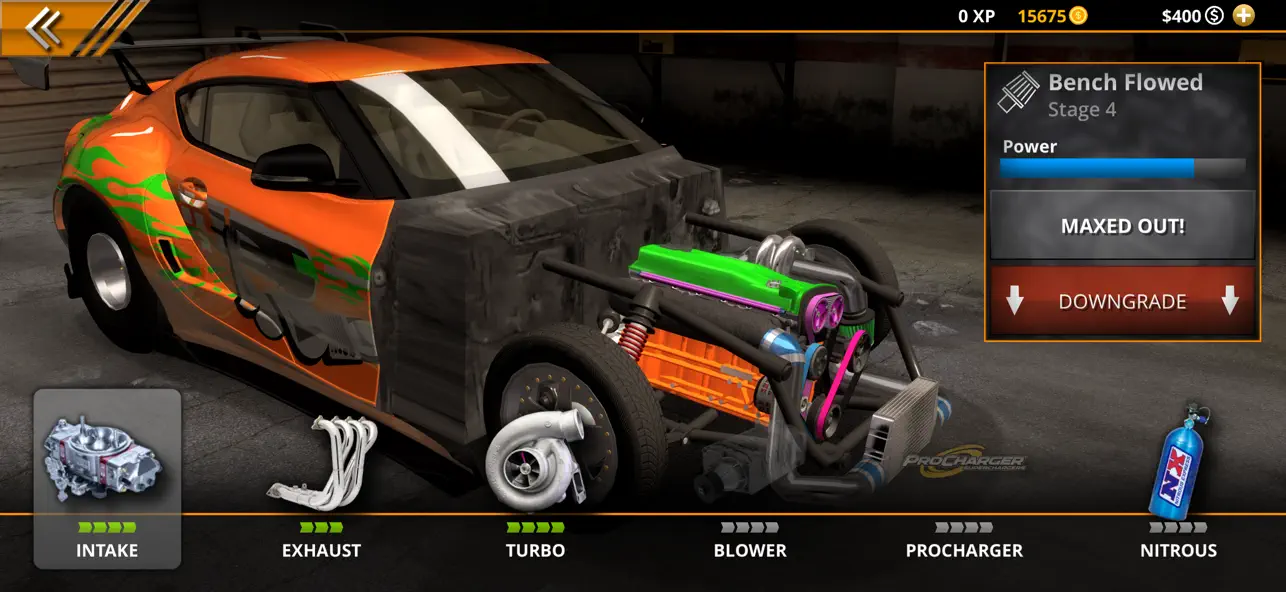The height and width of the screenshot is (592, 1286).
Task: Select the Intake upgrade category
Action: [107, 479]
